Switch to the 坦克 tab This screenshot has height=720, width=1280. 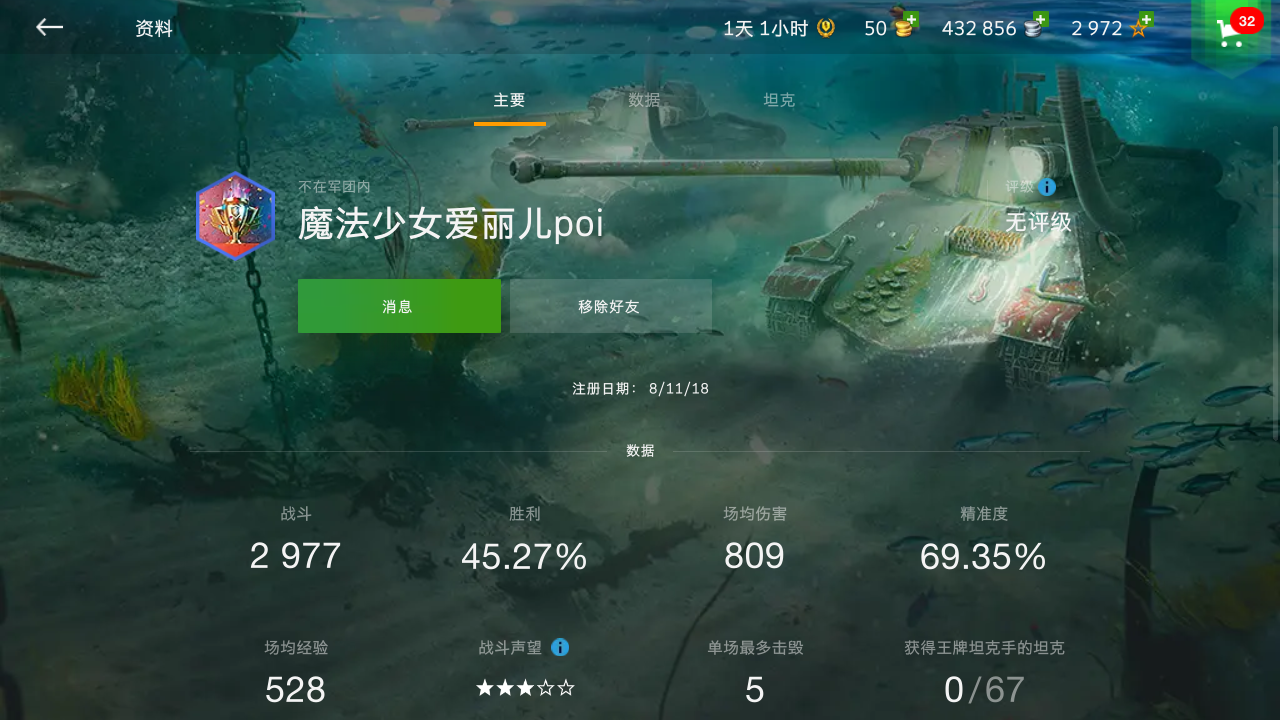point(779,100)
